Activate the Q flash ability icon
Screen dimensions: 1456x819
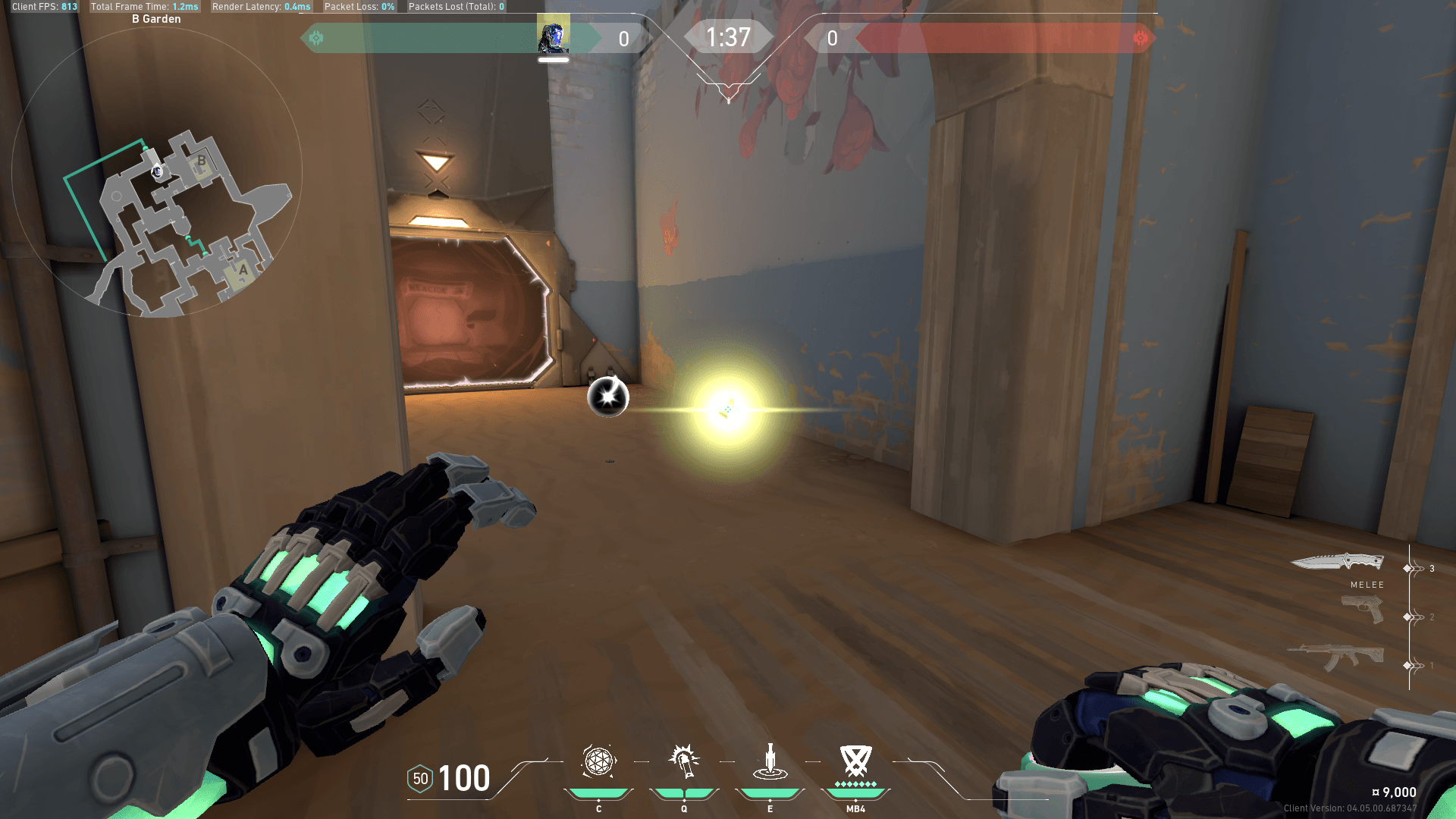coord(684,761)
